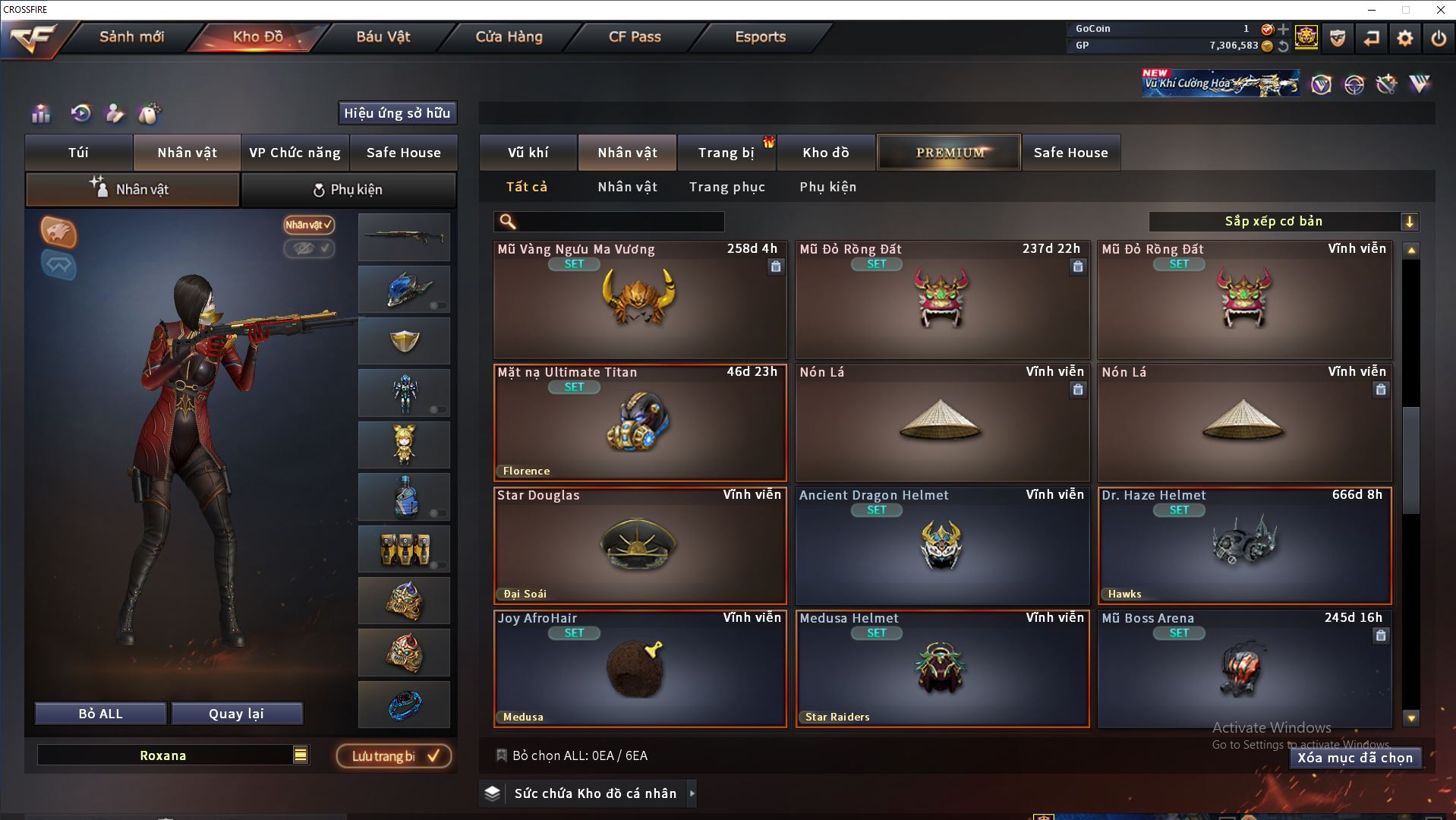Save loadout with Lưu trang bị
This screenshot has height=820, width=1456.
(x=394, y=756)
